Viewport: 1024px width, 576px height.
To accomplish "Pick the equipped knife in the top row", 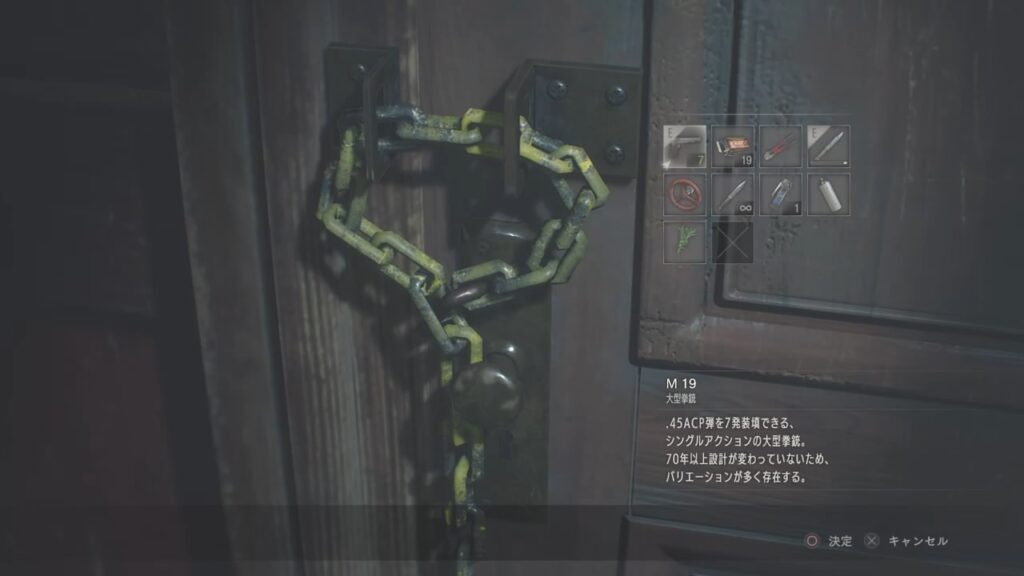I will 828,145.
